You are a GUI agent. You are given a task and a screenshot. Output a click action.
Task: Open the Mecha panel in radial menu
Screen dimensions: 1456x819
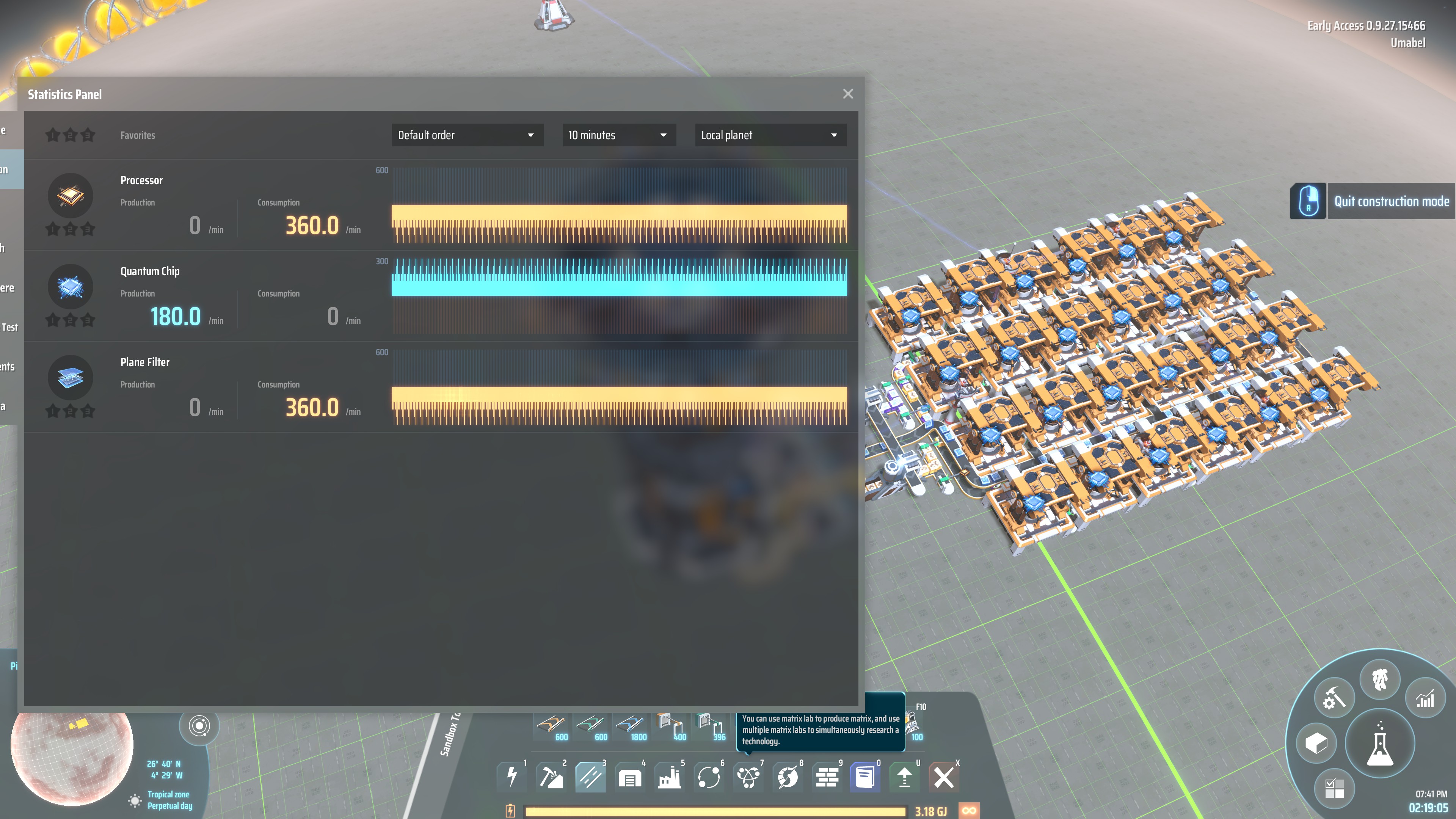point(1381,681)
